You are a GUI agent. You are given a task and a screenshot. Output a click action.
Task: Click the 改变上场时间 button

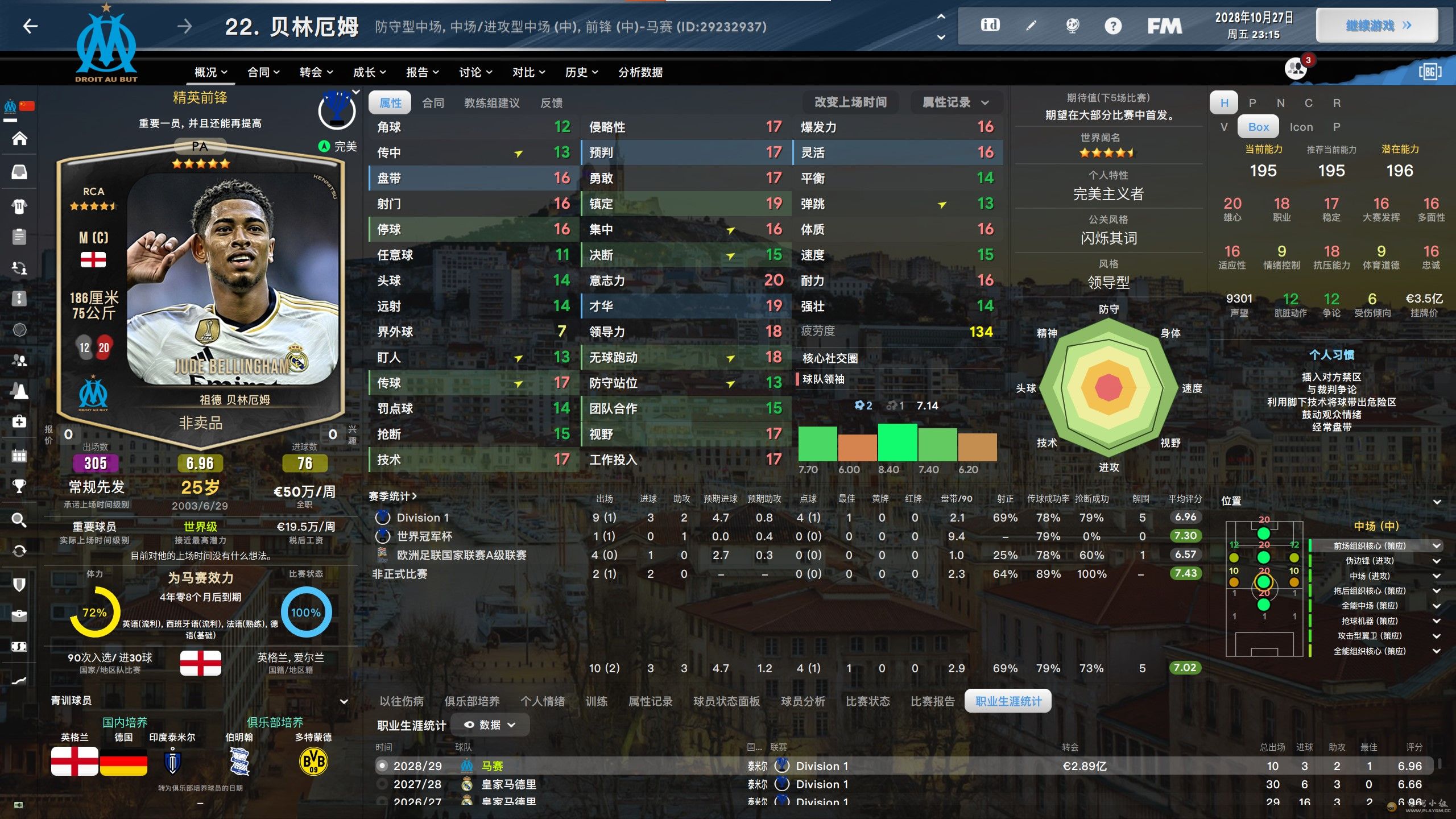point(850,102)
